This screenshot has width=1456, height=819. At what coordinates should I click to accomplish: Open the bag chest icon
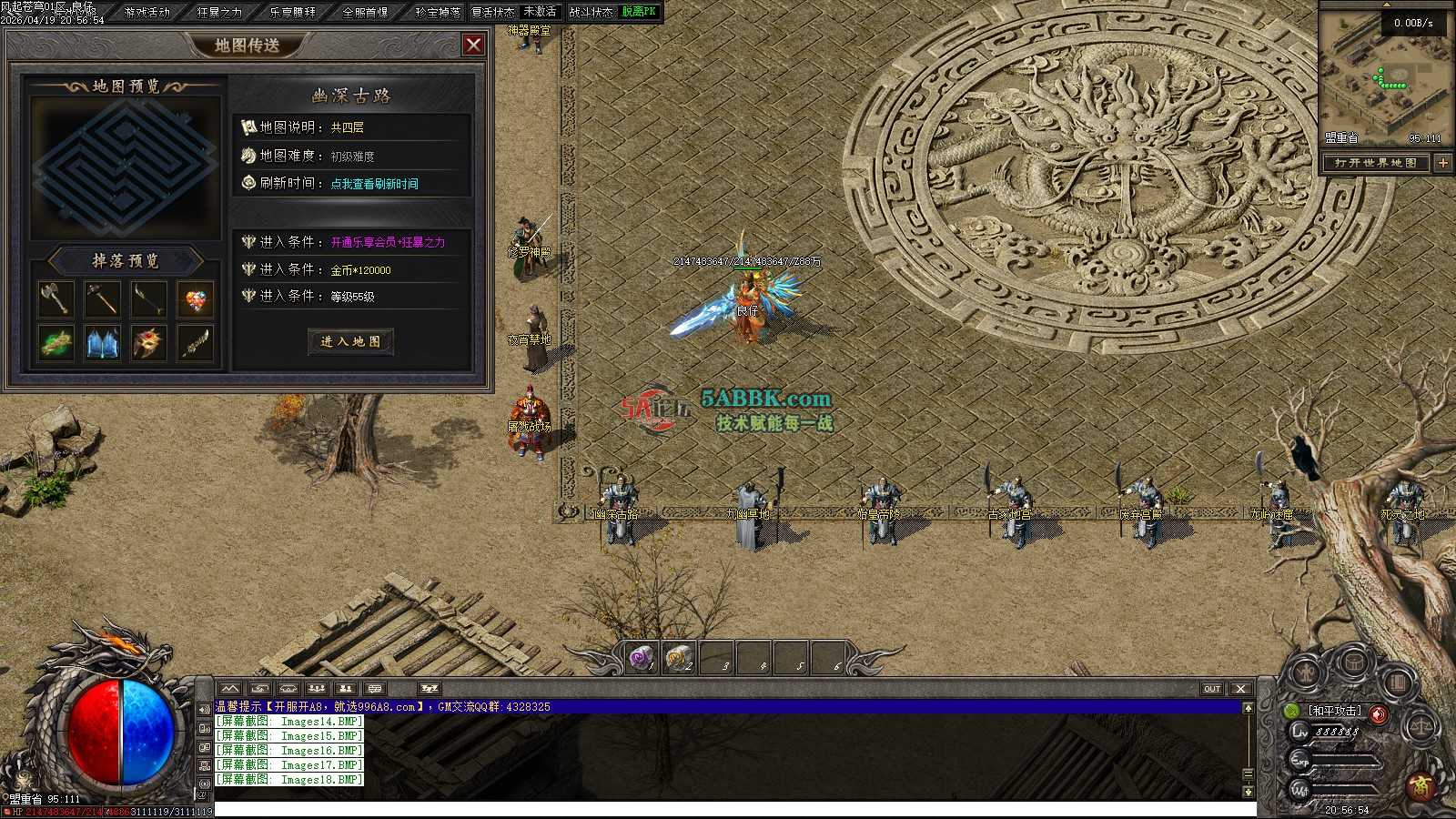(x=1353, y=662)
